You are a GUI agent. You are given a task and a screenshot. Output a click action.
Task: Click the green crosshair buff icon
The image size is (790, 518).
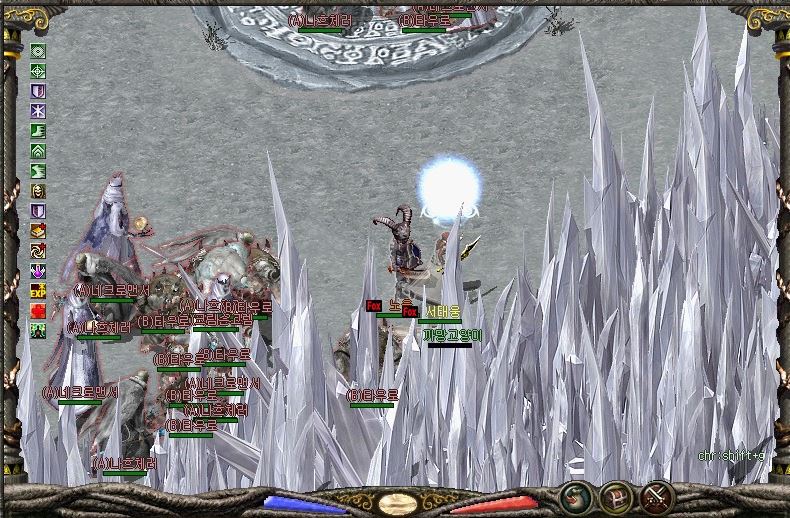[39, 71]
